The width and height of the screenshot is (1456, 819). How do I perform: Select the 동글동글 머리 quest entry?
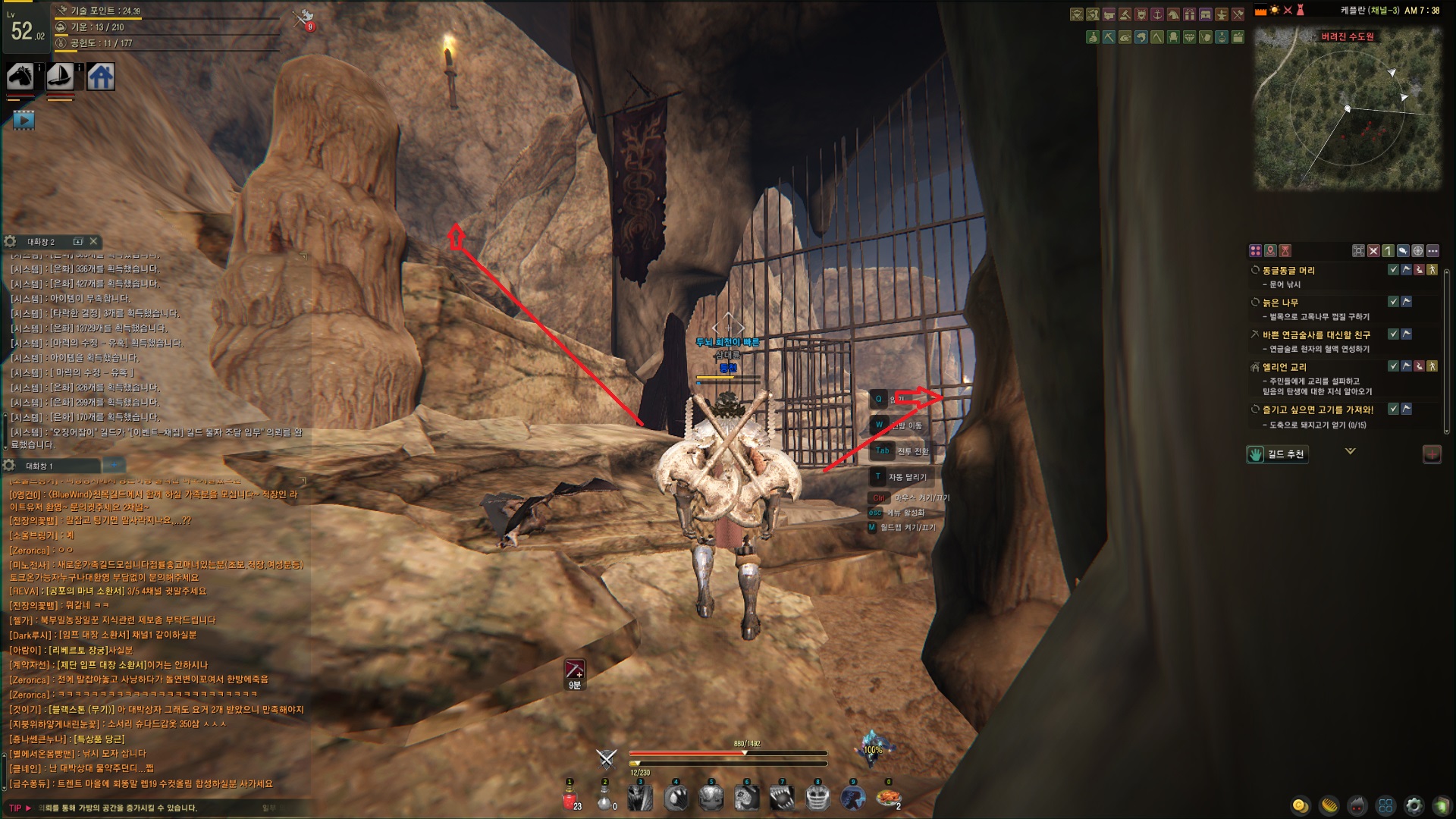click(1288, 271)
